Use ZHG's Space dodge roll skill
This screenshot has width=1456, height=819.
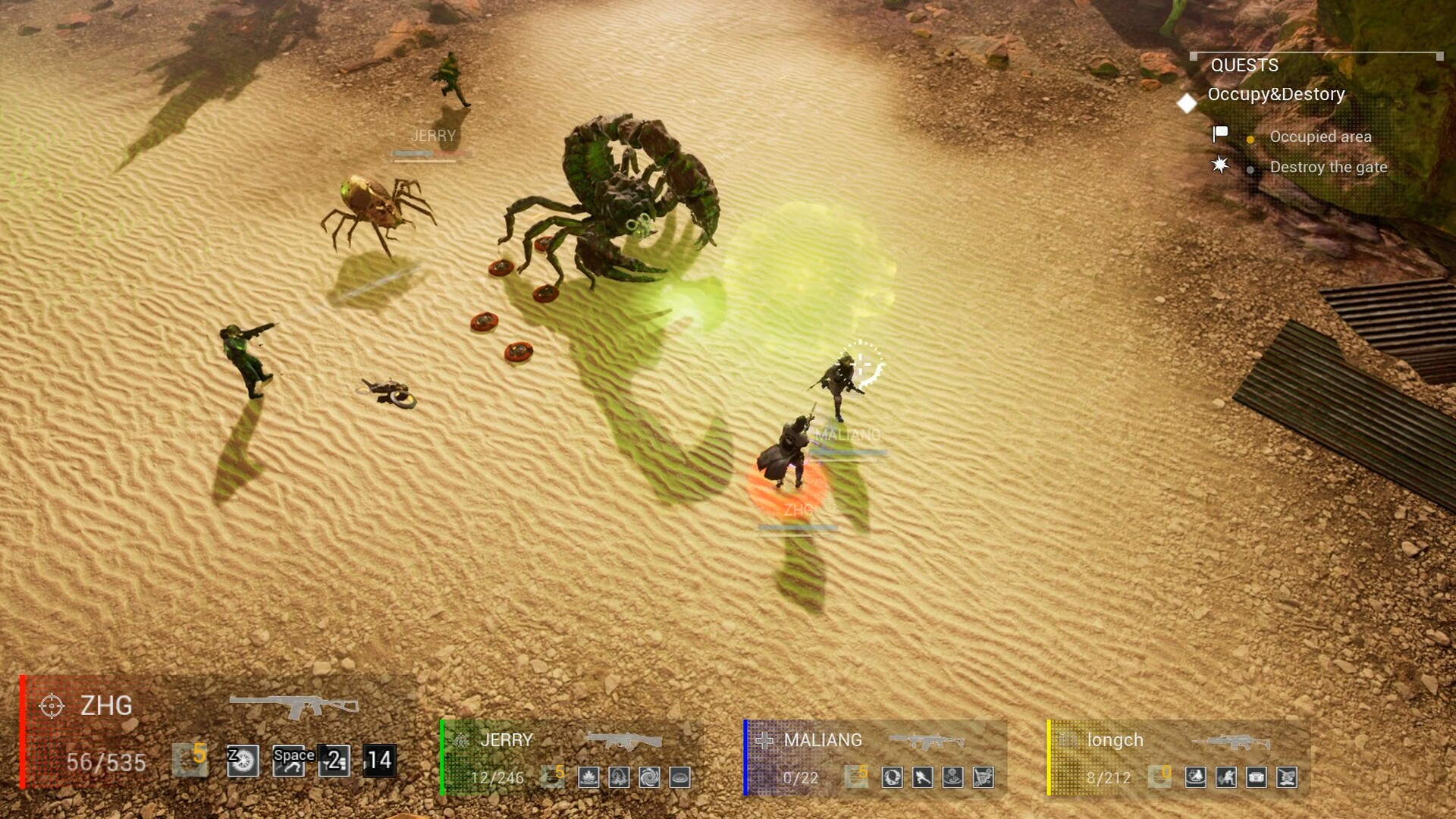tap(289, 761)
